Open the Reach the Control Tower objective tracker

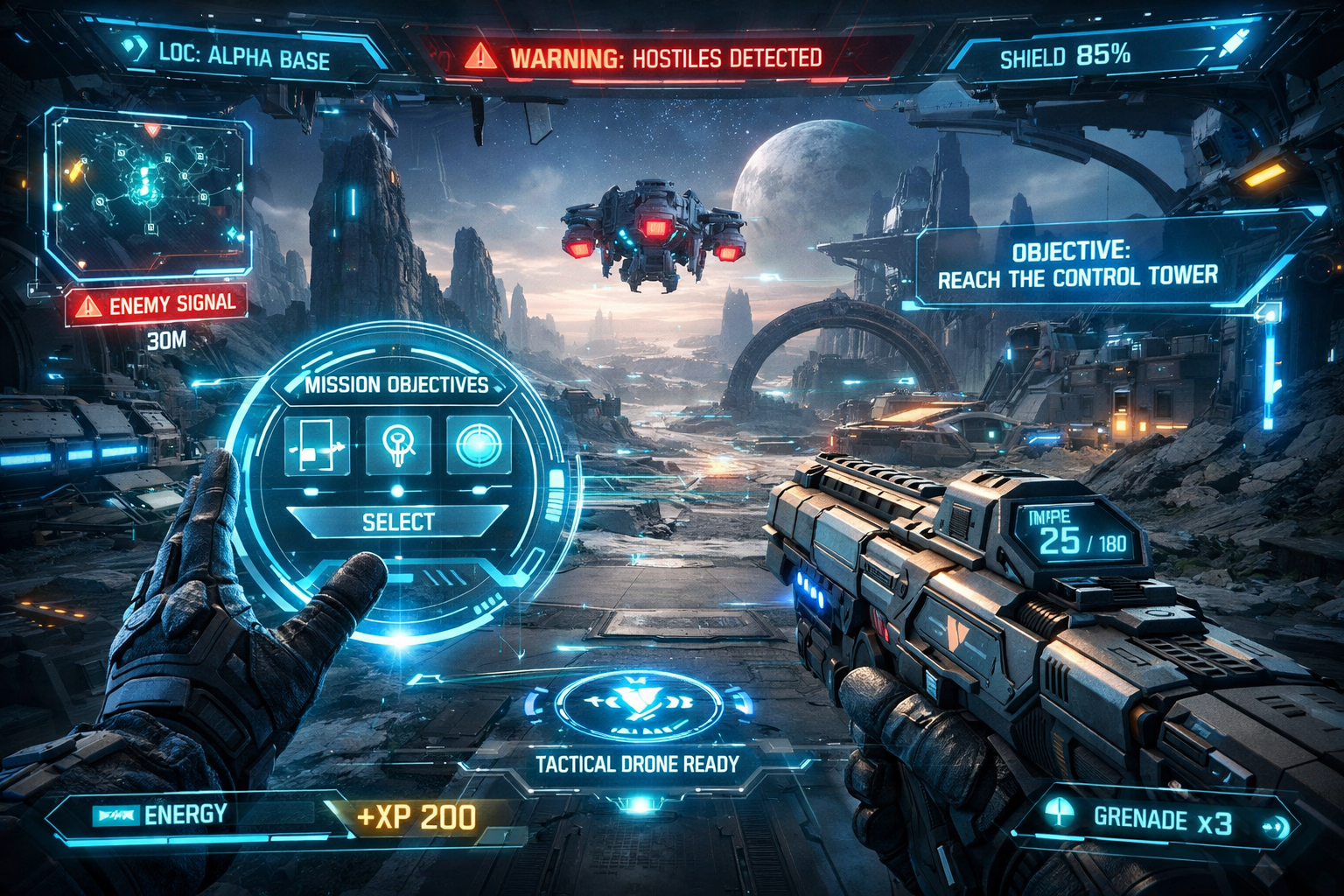click(1077, 265)
